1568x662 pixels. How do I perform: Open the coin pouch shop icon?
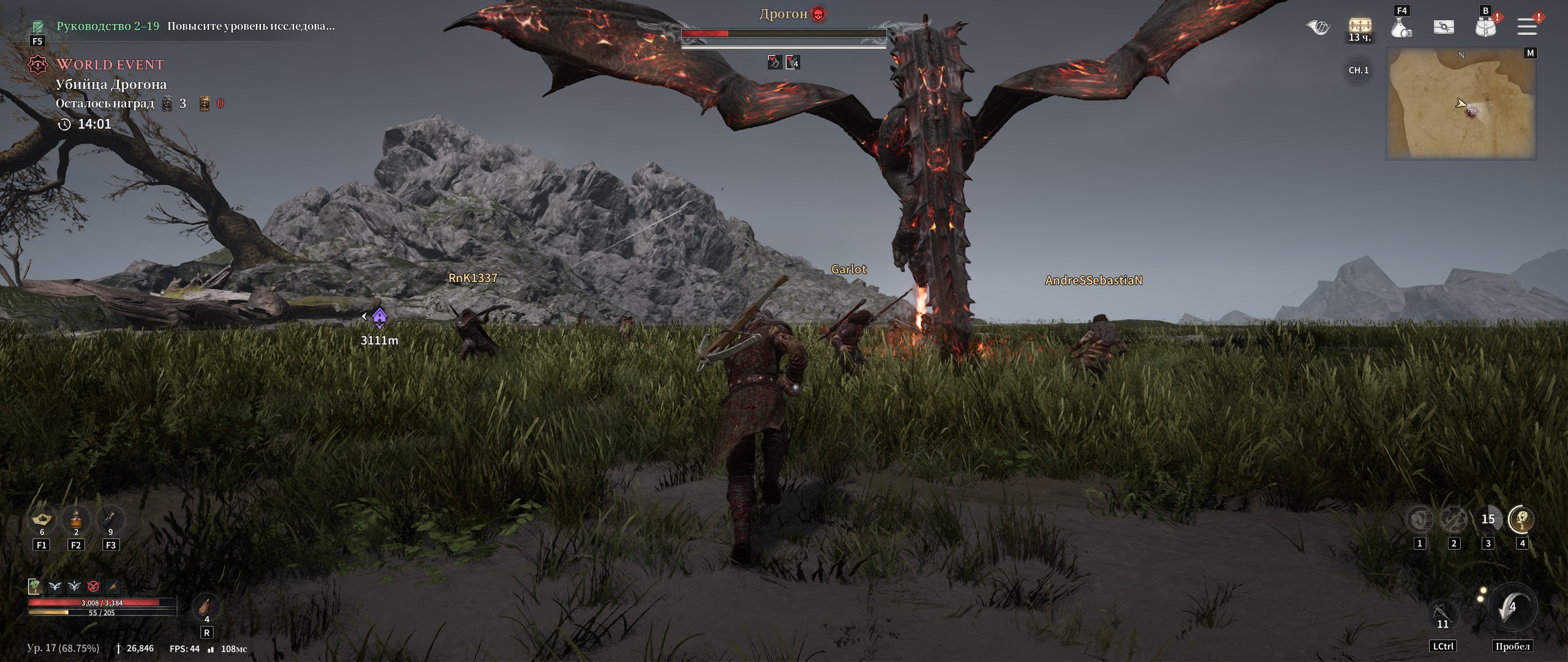point(1401,28)
